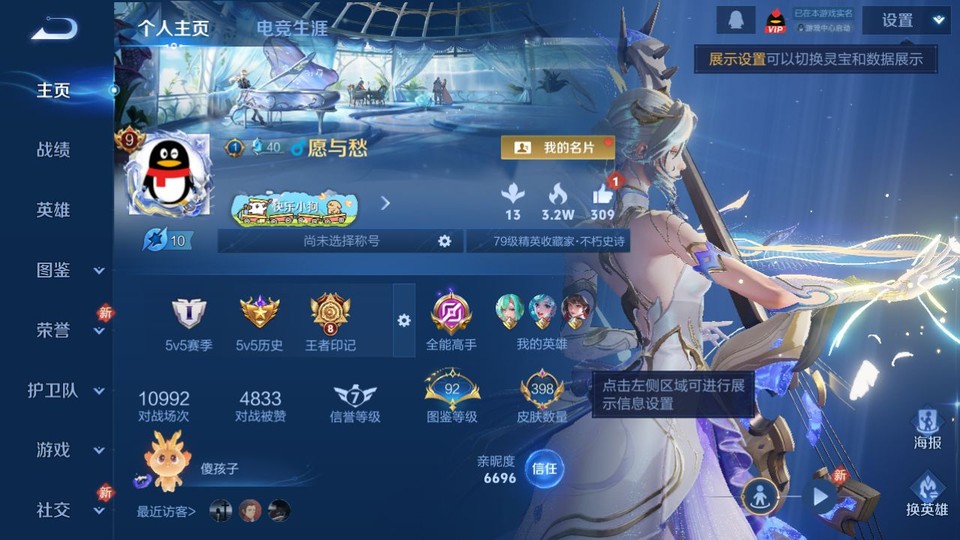Open the 护卫队 sidebar section
Image resolution: width=960 pixels, height=540 pixels.
[x=56, y=390]
